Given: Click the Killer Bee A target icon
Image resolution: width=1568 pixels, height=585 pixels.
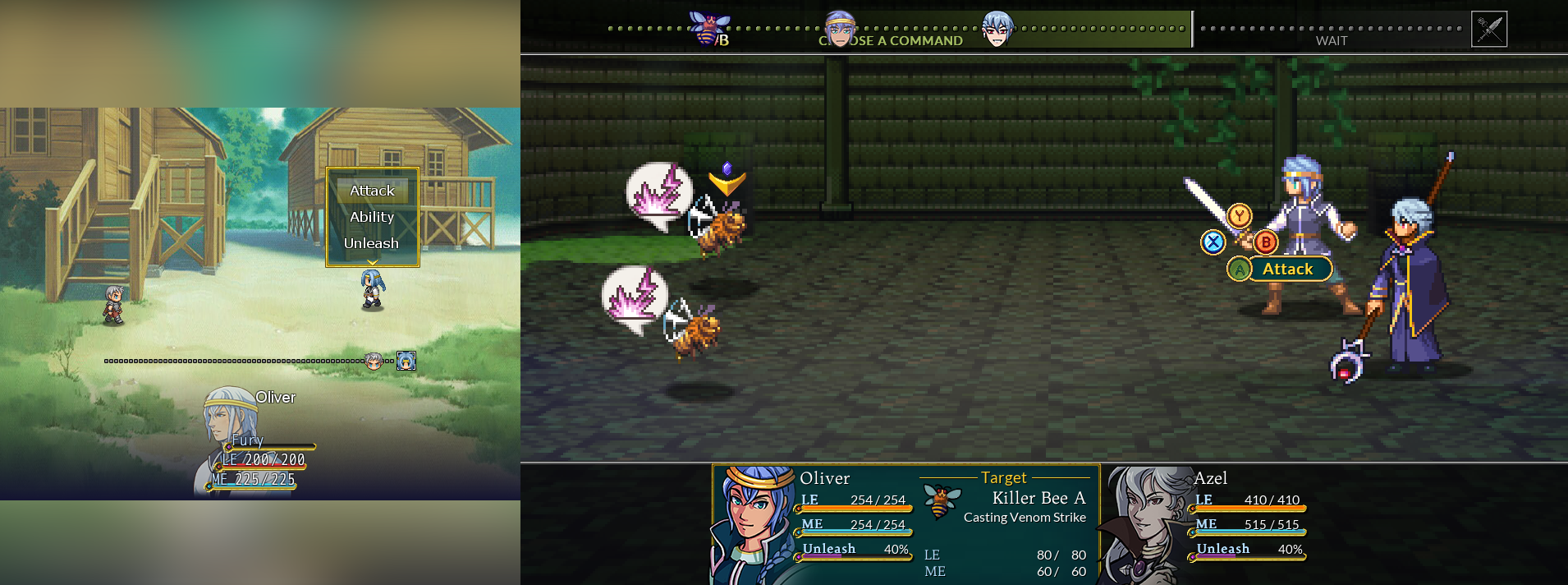Looking at the screenshot, I should click(941, 500).
